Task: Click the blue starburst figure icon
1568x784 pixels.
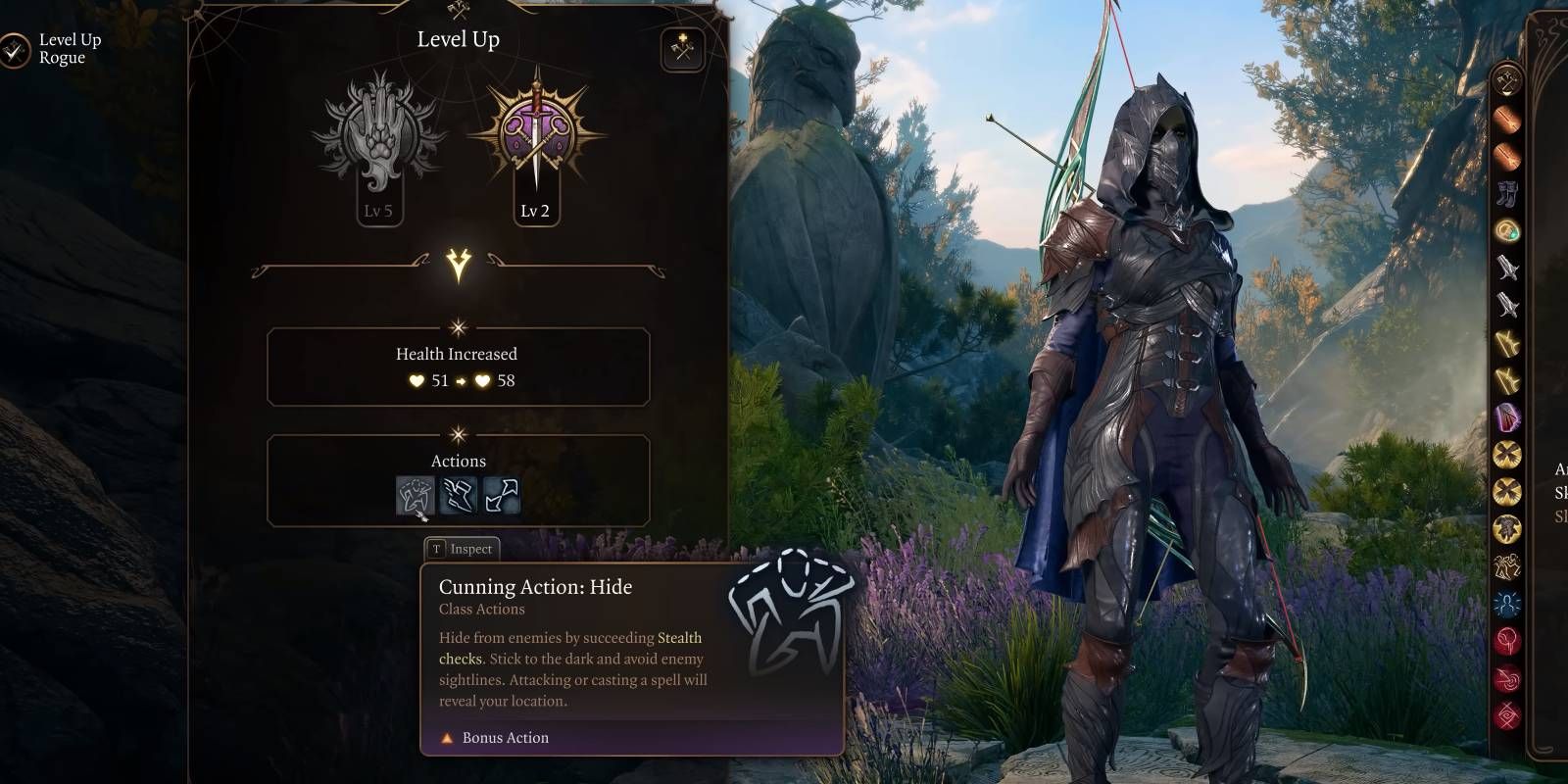Action: pos(1506,604)
